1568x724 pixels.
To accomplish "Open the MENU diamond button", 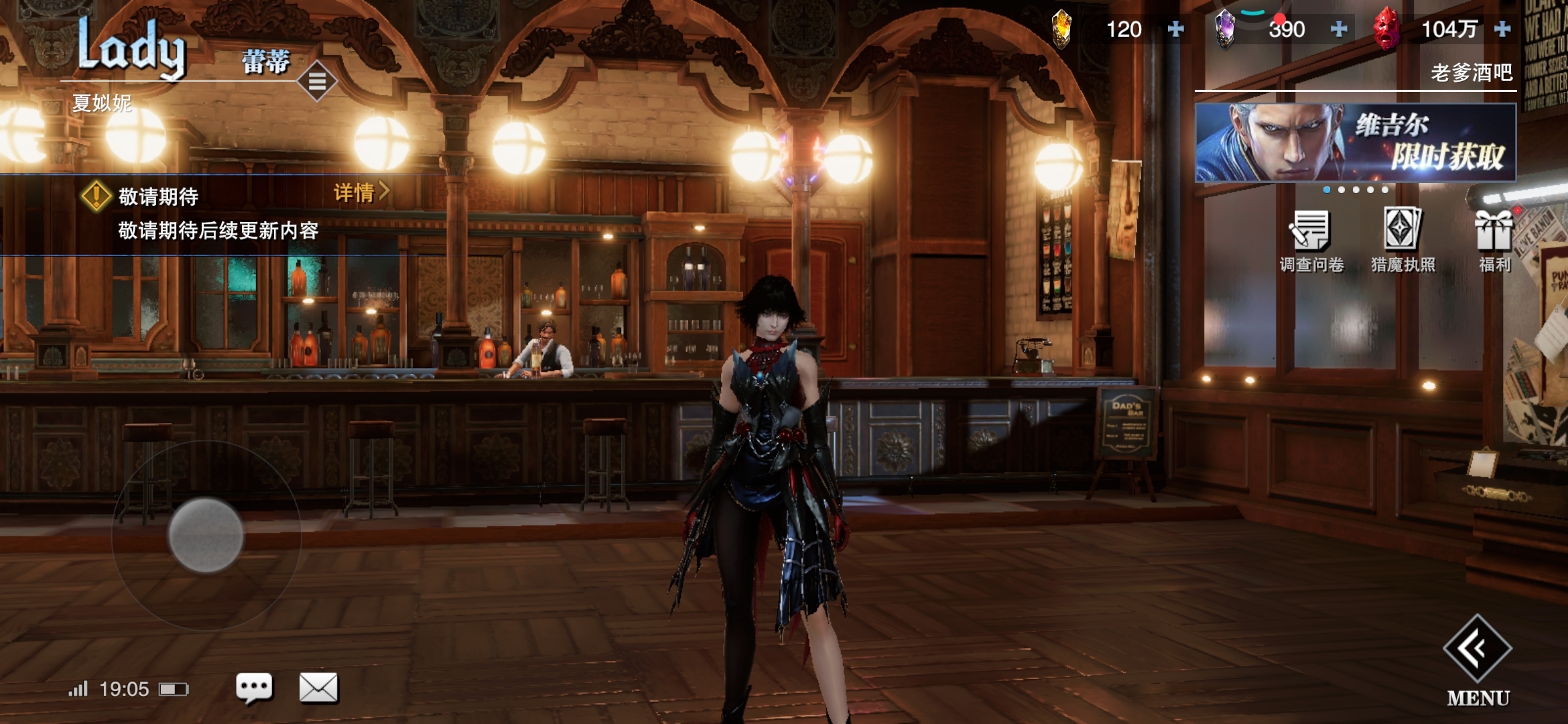I will (1477, 649).
